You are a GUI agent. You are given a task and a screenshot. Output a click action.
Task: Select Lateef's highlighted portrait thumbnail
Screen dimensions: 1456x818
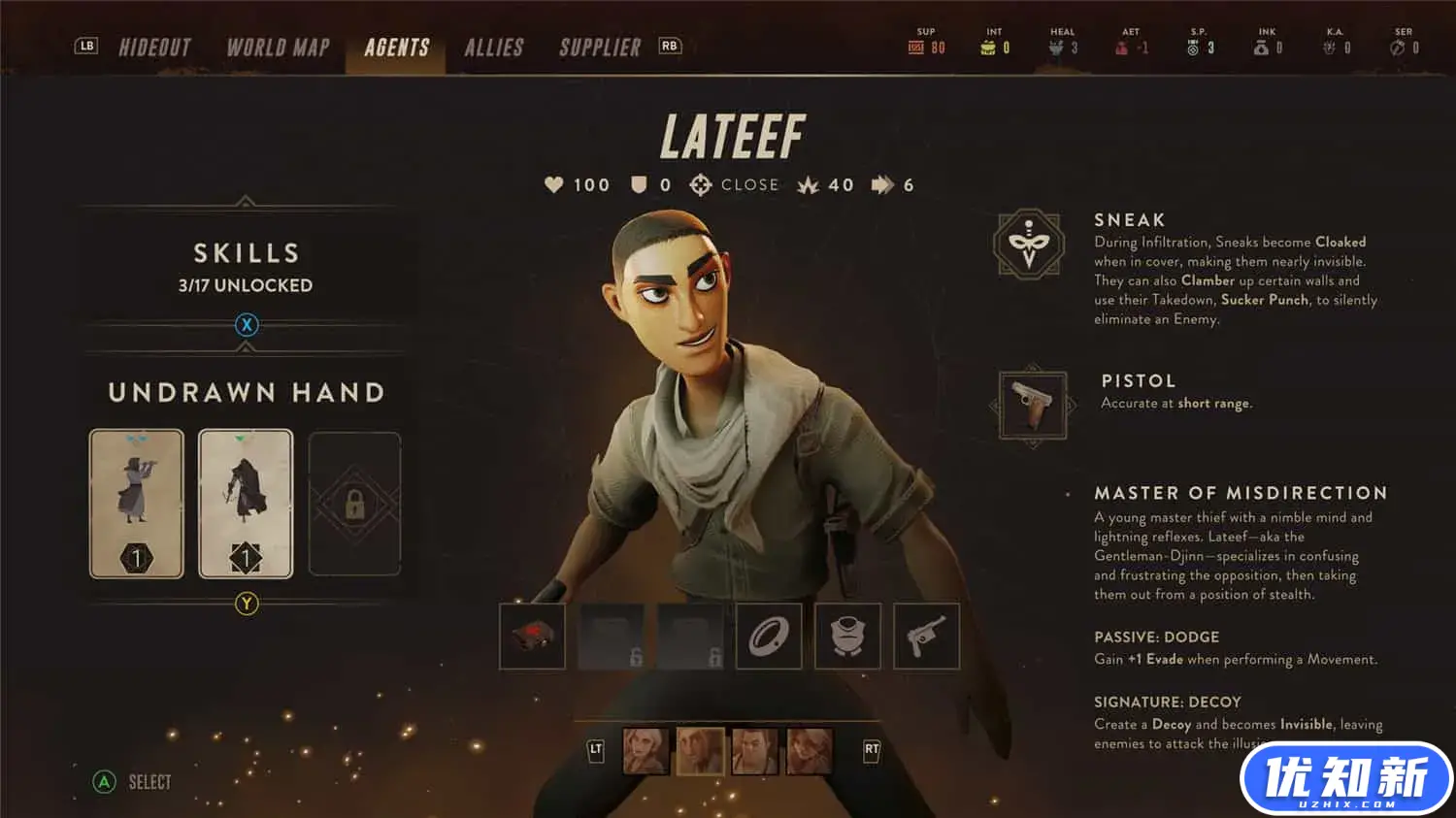700,751
